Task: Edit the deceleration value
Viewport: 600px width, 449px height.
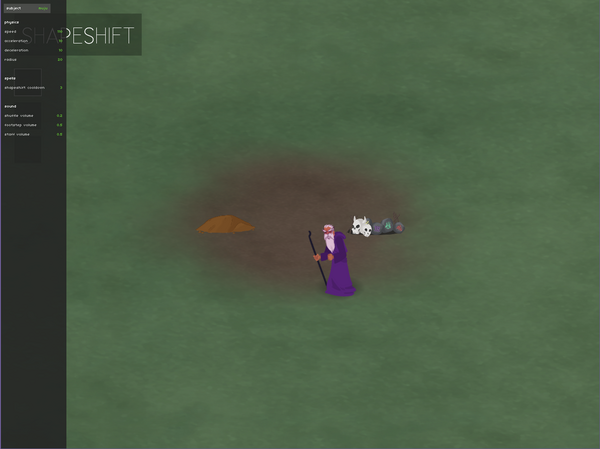Action: click(60, 49)
